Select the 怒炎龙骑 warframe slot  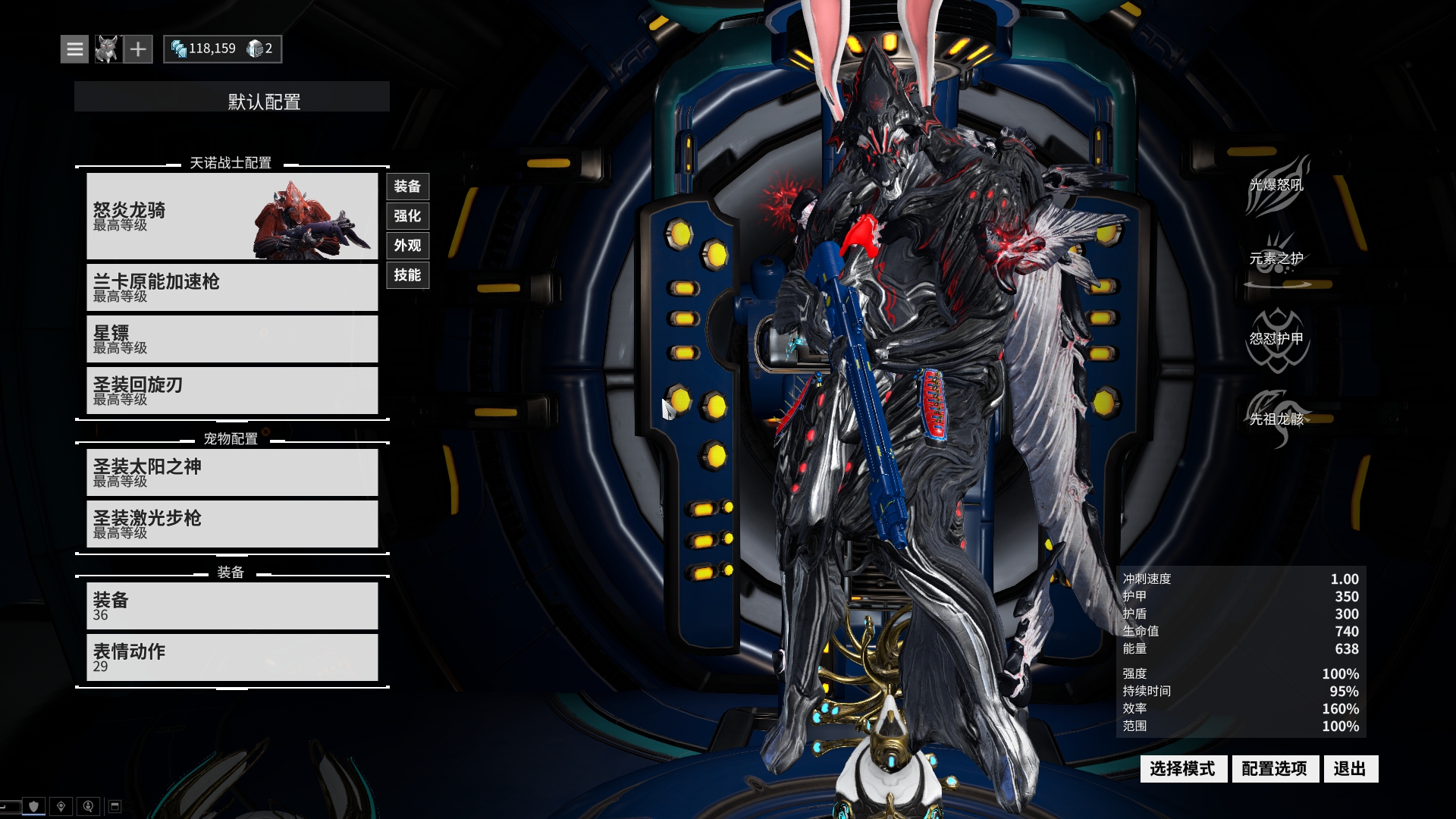click(232, 216)
